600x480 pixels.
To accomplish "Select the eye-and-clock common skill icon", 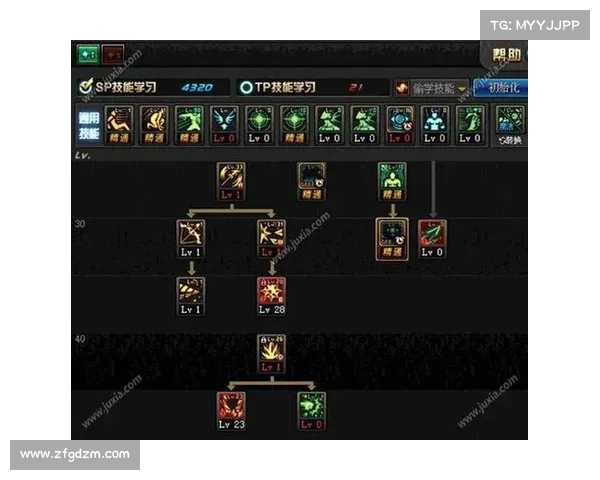I will coord(399,122).
